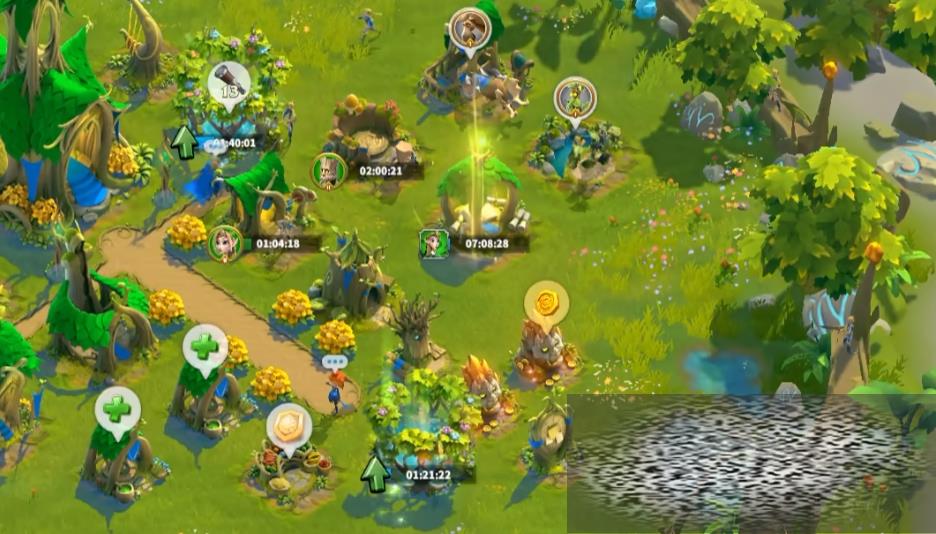The width and height of the screenshot is (936, 534).
Task: Open the brown-hatted hero portrait bubble
Action: click(468, 28)
